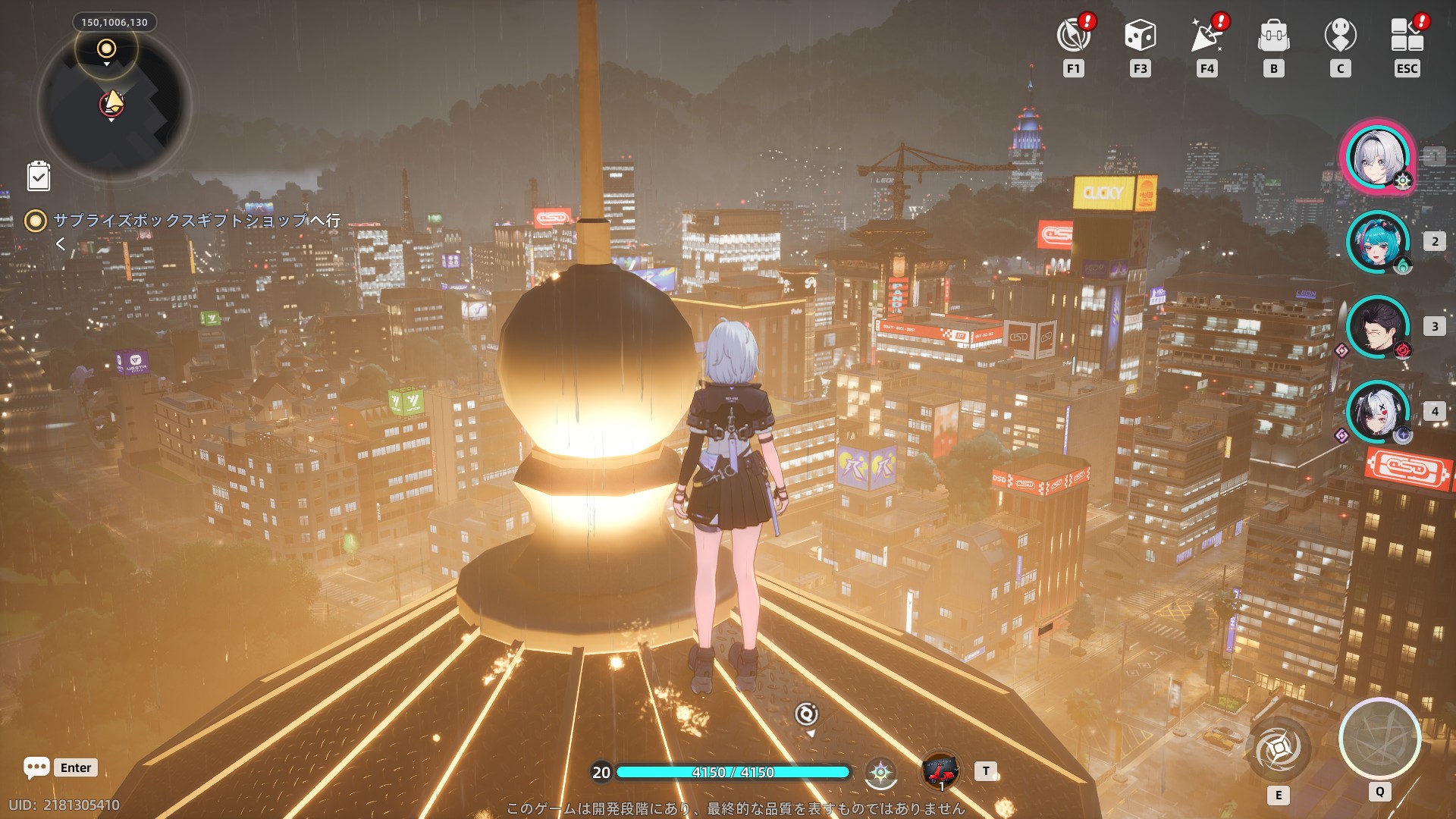The height and width of the screenshot is (819, 1456).
Task: Activate the large circular ultimate ability
Action: click(1379, 739)
